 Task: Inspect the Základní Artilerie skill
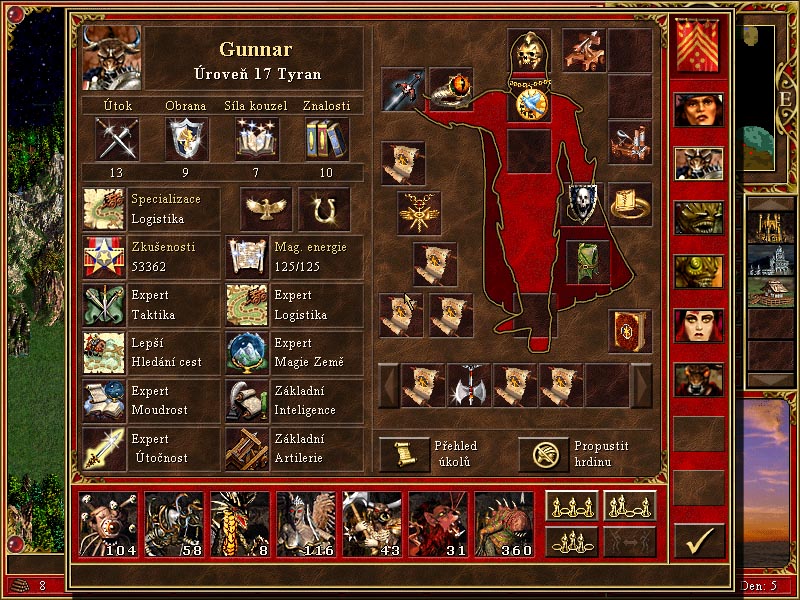click(246, 448)
